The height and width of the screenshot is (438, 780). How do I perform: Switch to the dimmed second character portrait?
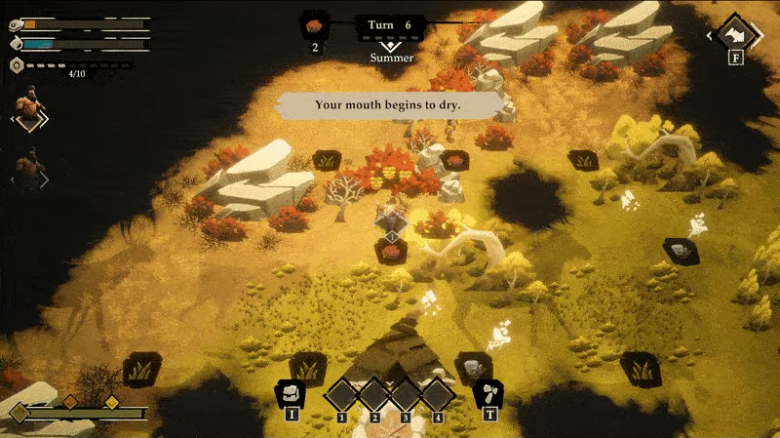29,168
